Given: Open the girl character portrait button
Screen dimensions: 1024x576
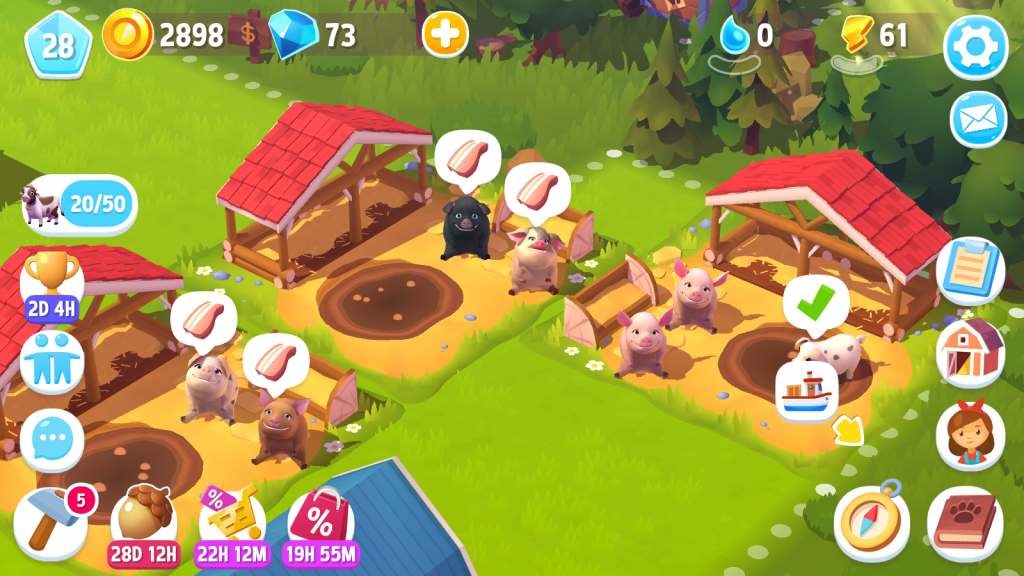Looking at the screenshot, I should click(969, 435).
